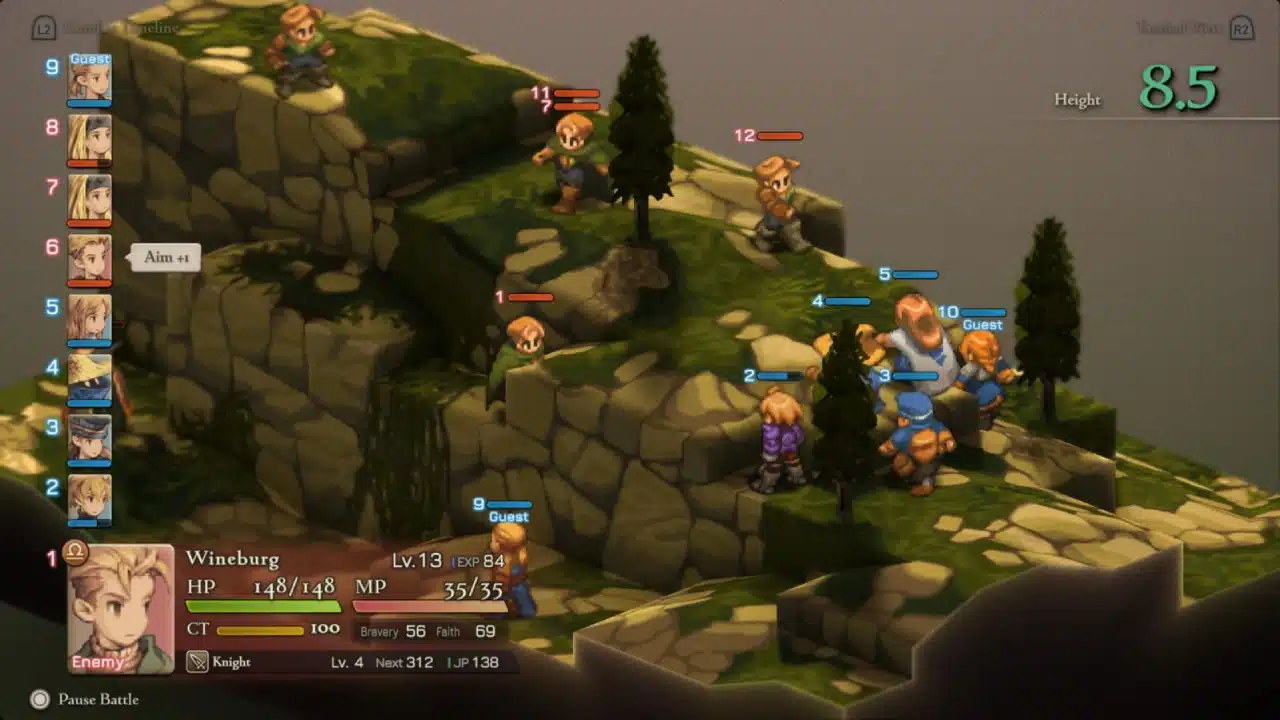Select turn order portrait number 7
Screen dimensions: 1280x720
pyautogui.click(x=89, y=198)
